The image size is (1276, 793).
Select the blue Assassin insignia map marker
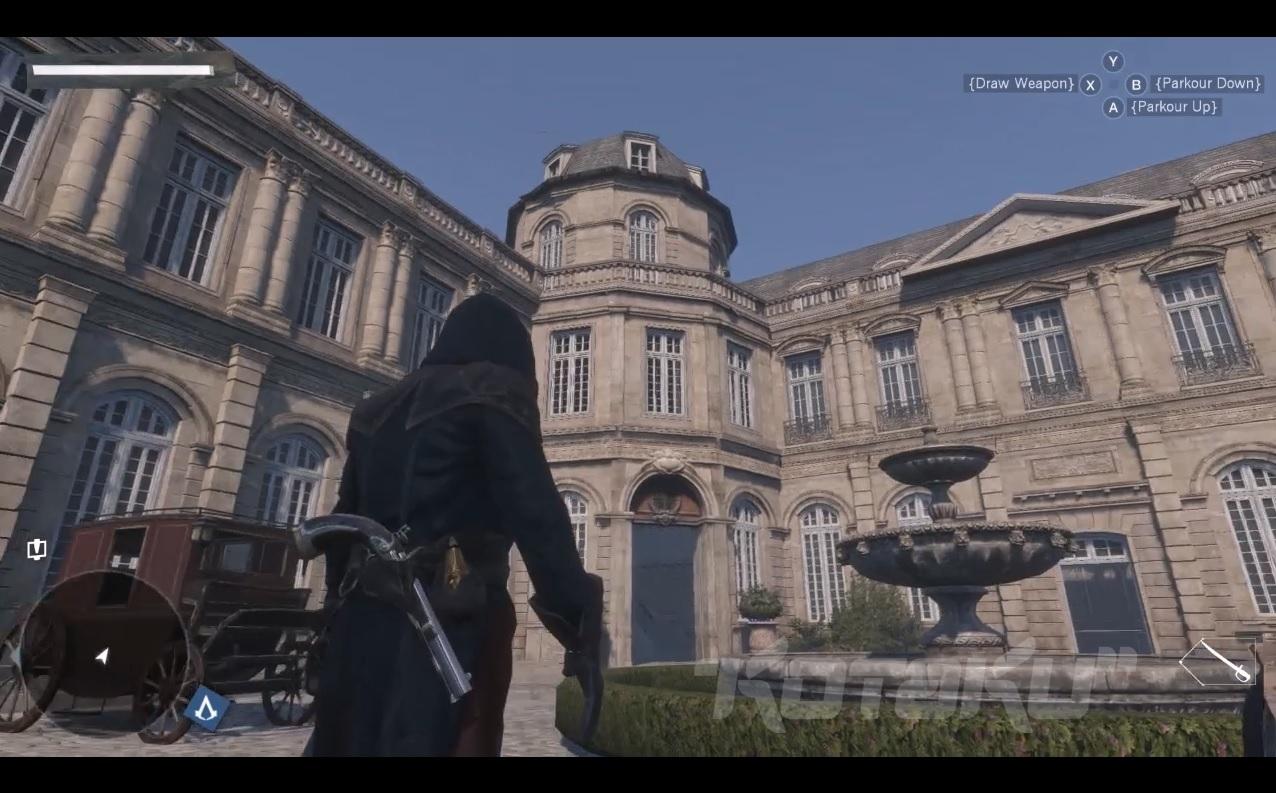click(x=207, y=709)
